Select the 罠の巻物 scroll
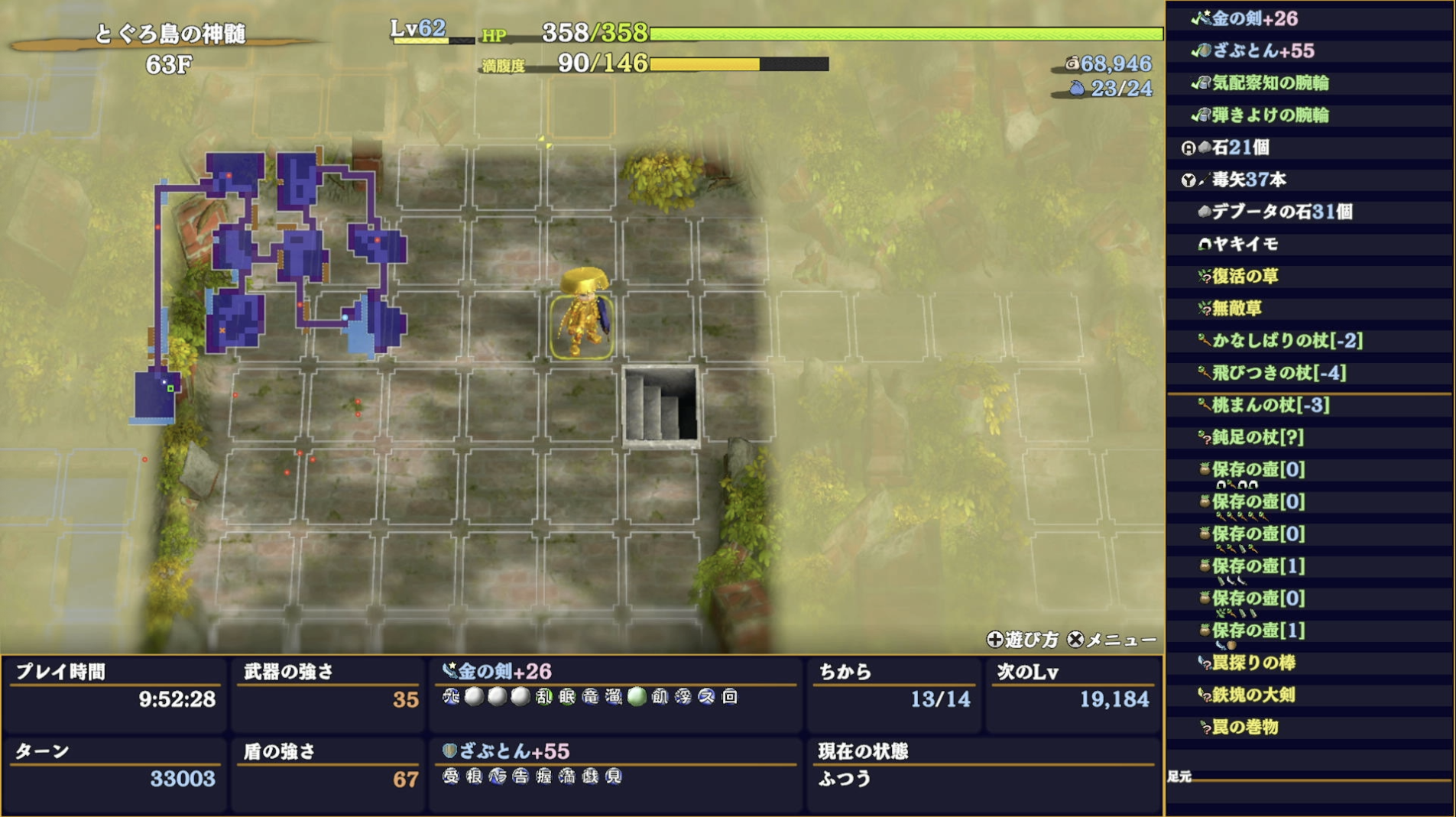The width and height of the screenshot is (1456, 817). 1245,727
